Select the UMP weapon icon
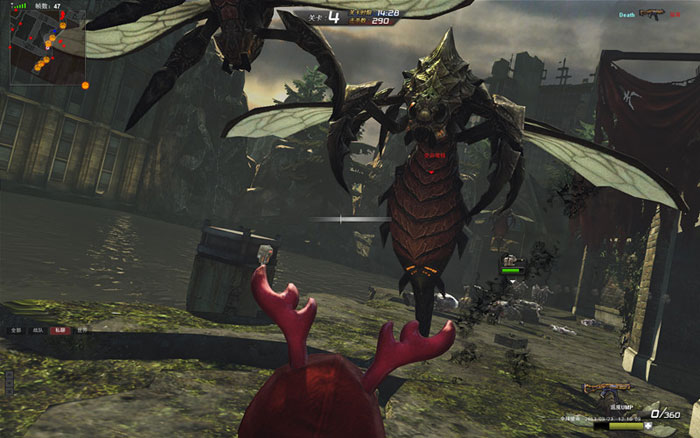 coord(609,388)
